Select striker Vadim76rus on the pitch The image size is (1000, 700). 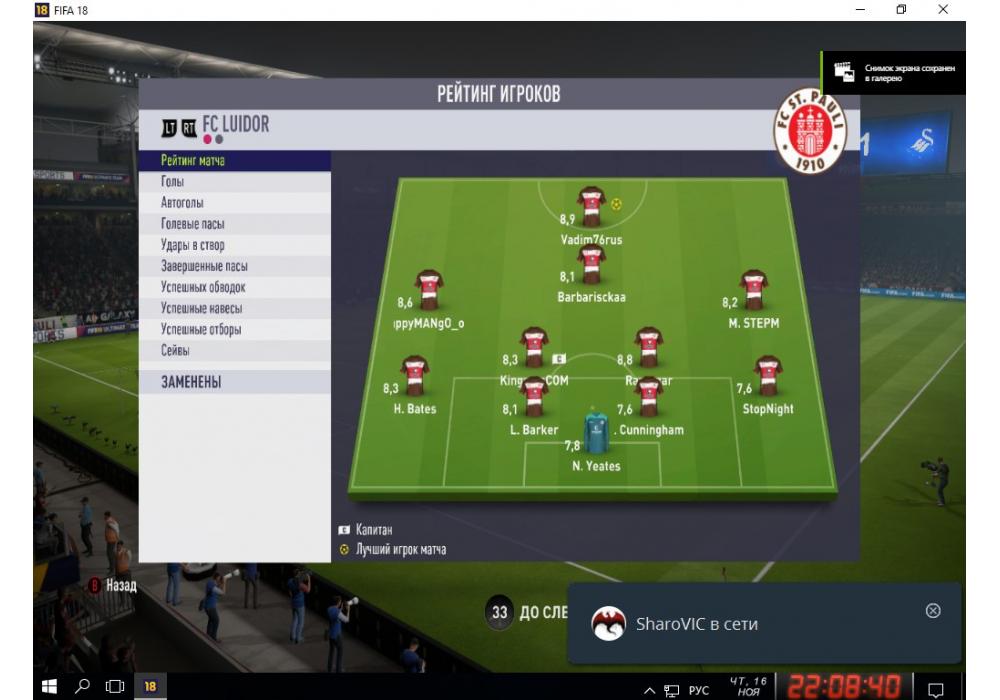pyautogui.click(x=591, y=206)
